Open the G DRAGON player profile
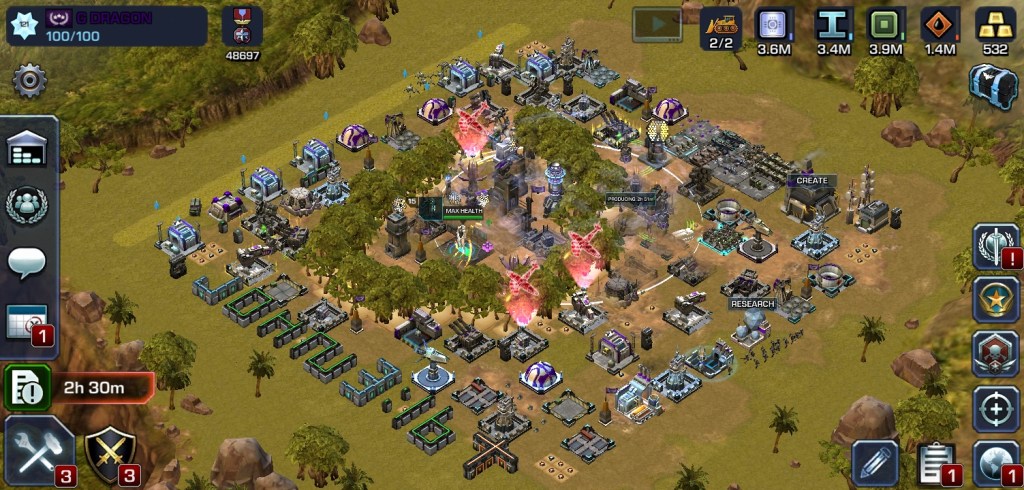Viewport: 1024px width, 490px height. pyautogui.click(x=108, y=26)
